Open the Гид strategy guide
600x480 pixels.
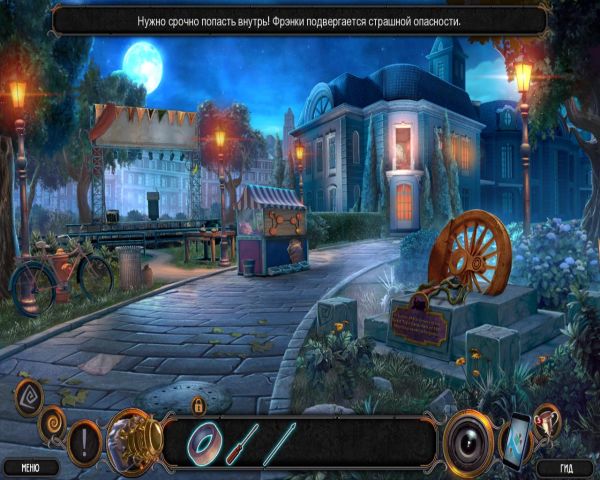(563, 466)
